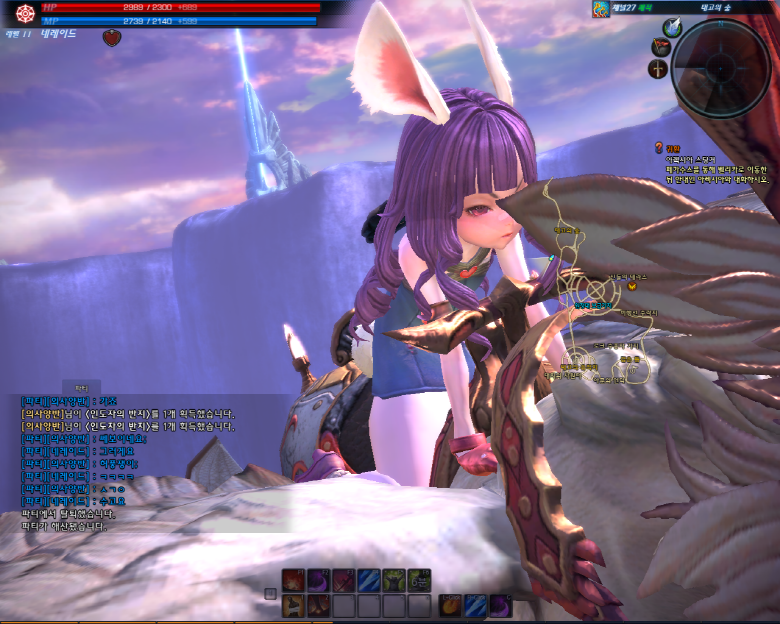Viewport: 780px width, 624px height.
Task: Select the F6 skill on cooldown
Action: pos(420,580)
